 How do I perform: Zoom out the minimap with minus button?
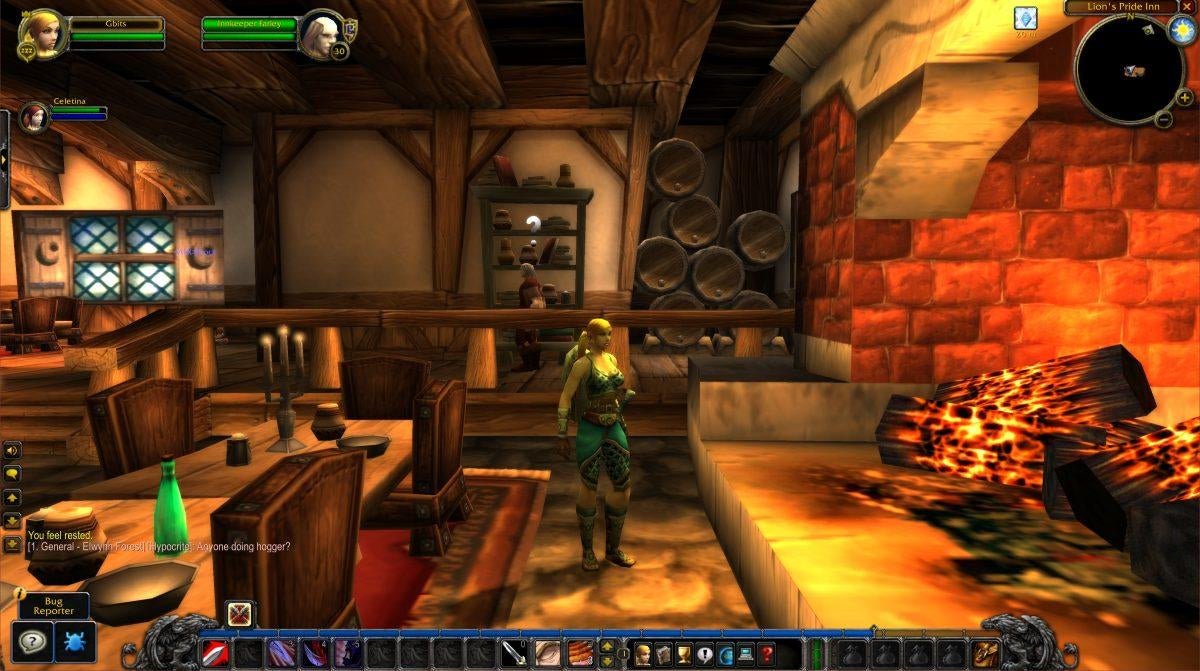pyautogui.click(x=1163, y=120)
